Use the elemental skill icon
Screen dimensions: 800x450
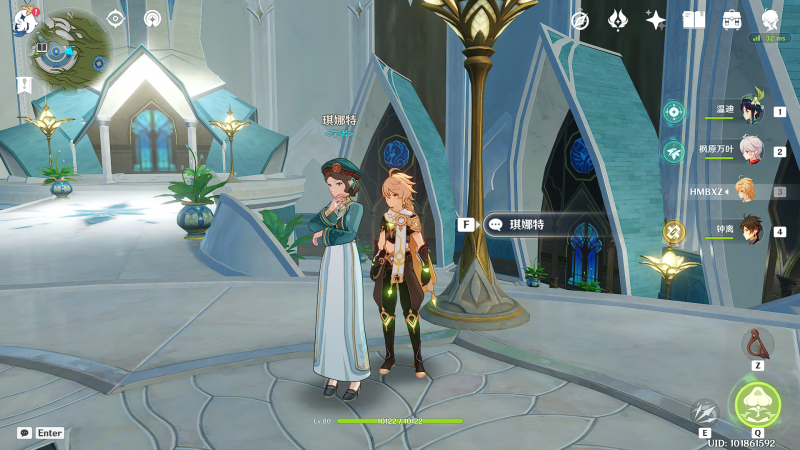pos(705,412)
